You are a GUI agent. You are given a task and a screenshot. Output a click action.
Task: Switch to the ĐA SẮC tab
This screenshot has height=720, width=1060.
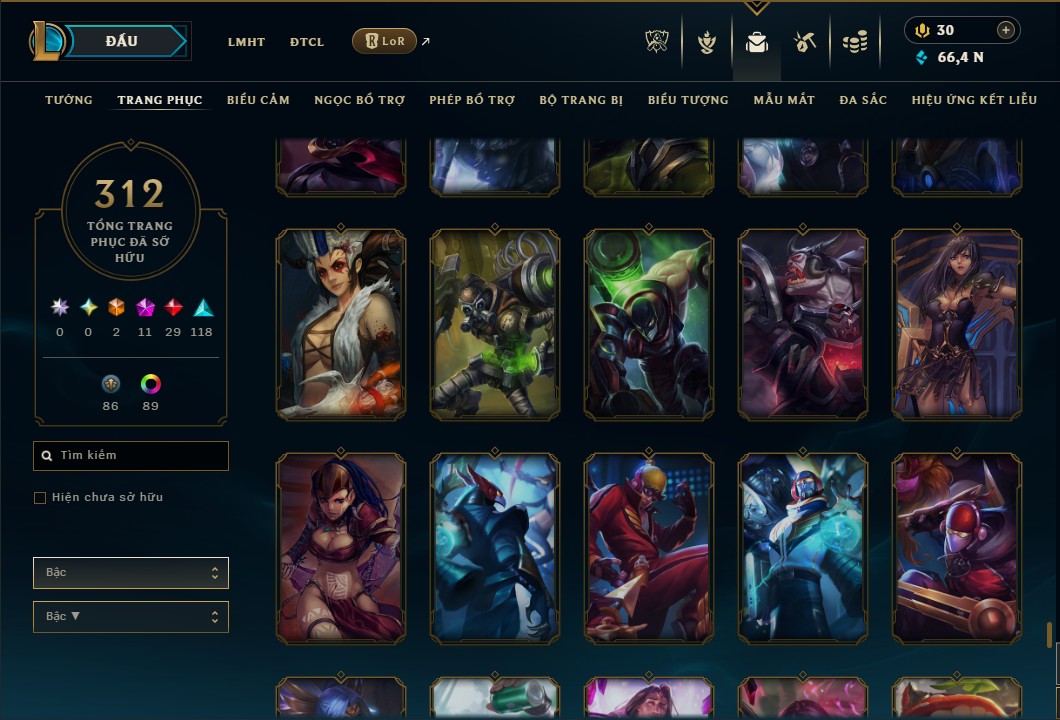point(863,100)
